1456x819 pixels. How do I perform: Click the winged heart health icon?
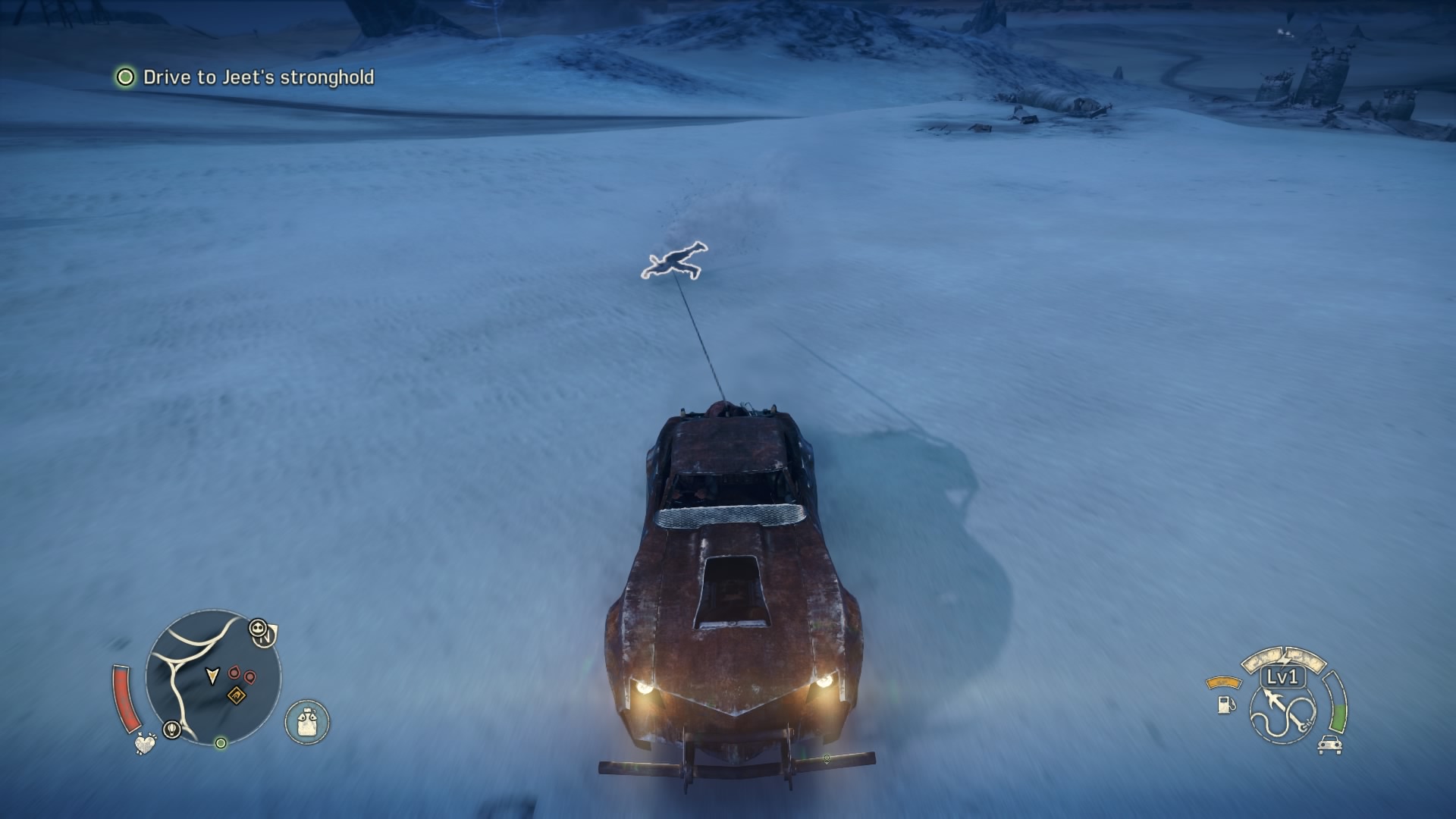pyautogui.click(x=146, y=745)
